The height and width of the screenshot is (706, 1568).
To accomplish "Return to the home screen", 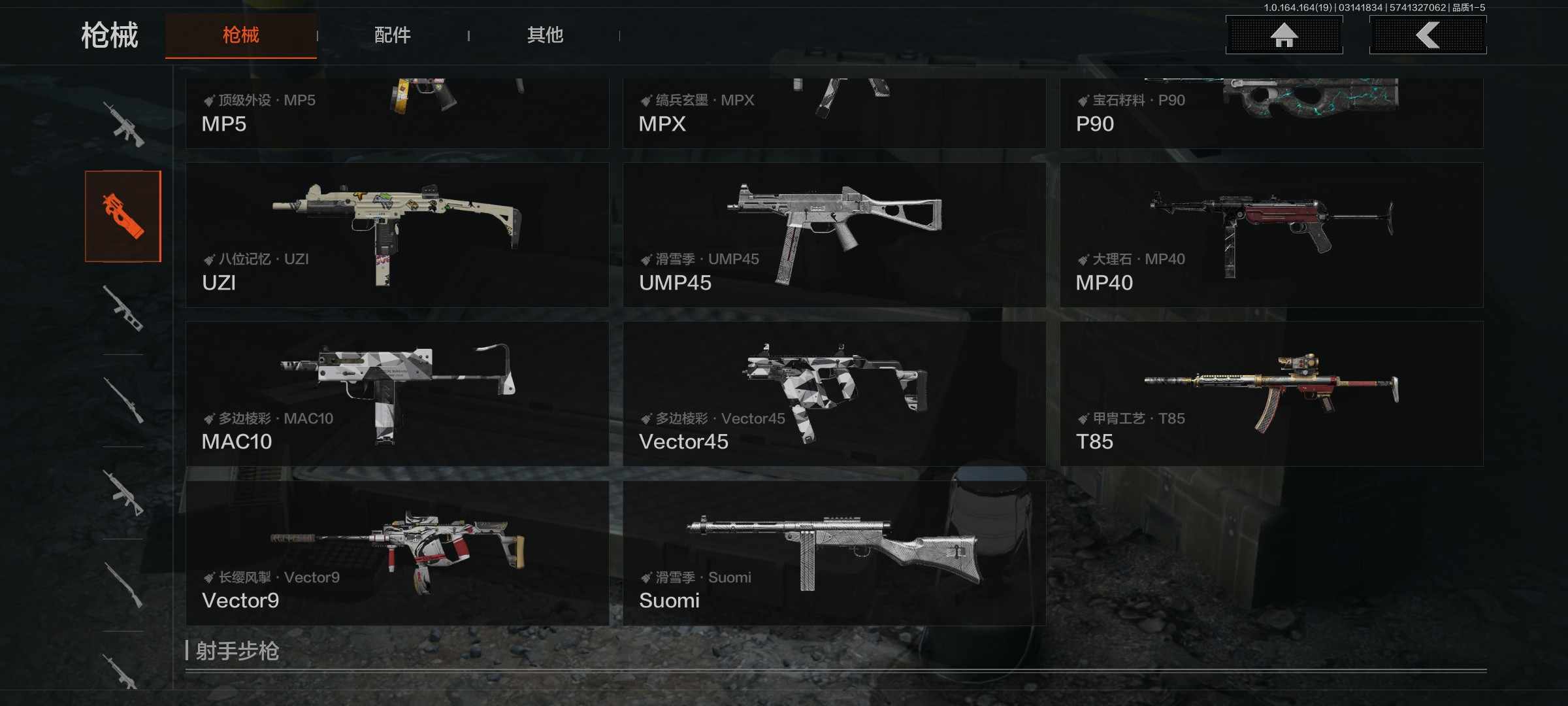I will click(1284, 35).
